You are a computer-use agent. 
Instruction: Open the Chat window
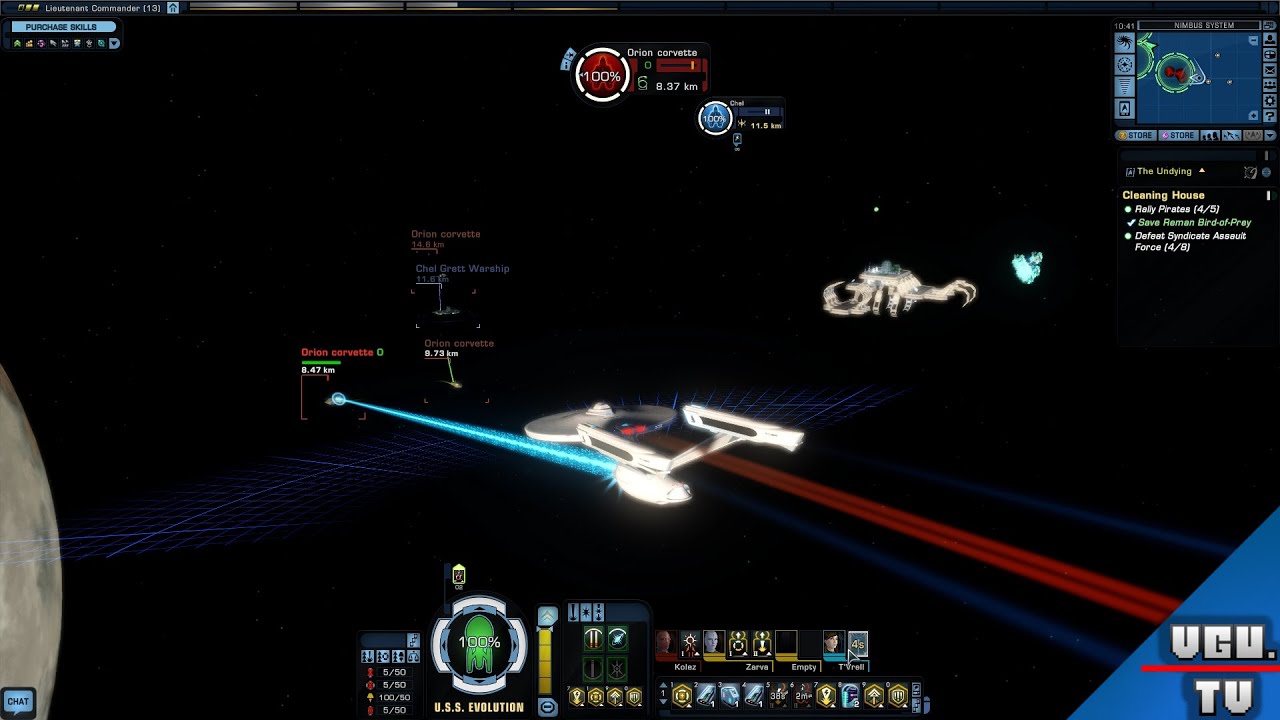(x=18, y=701)
